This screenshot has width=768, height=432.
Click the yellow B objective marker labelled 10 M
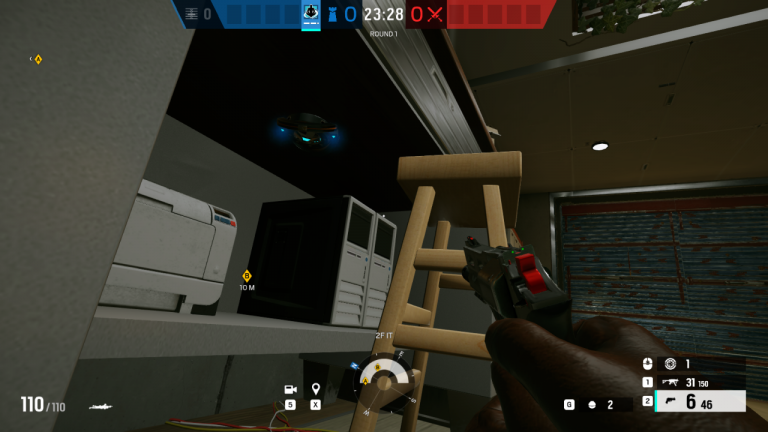point(247,276)
